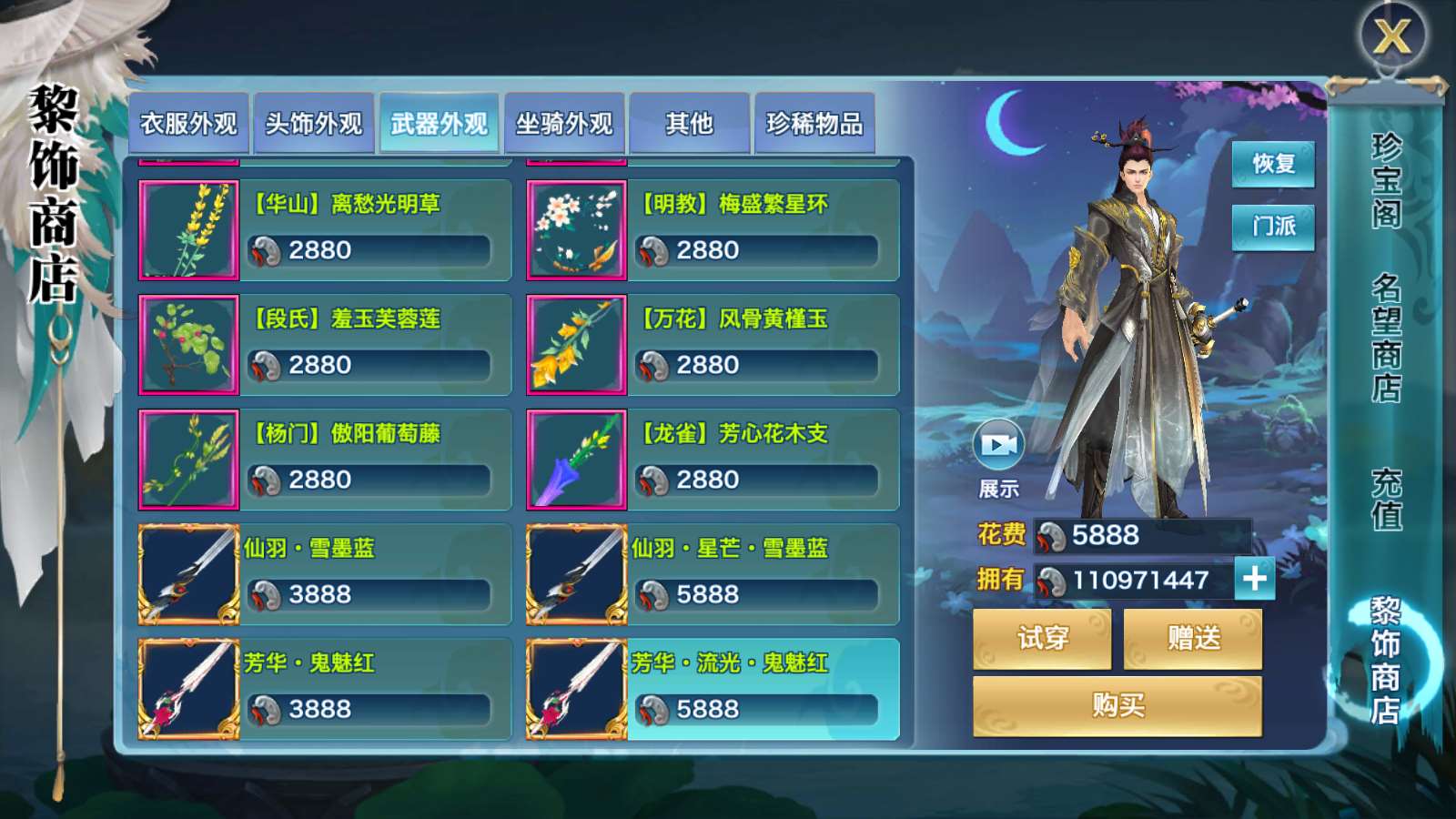Add currency with the plus button
The height and width of the screenshot is (819, 1456).
coord(1255,579)
